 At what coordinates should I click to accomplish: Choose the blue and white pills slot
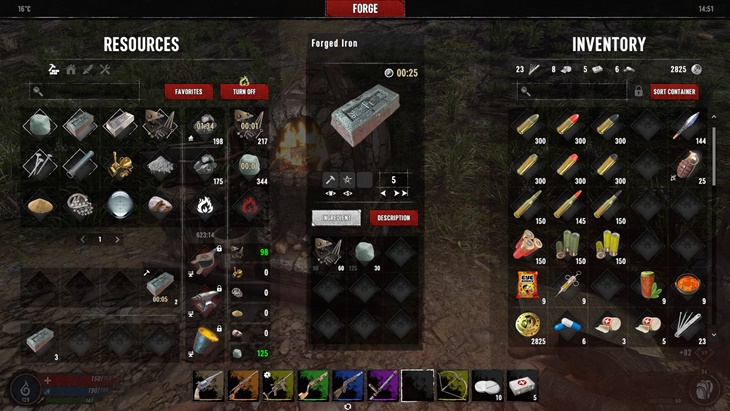(x=568, y=326)
